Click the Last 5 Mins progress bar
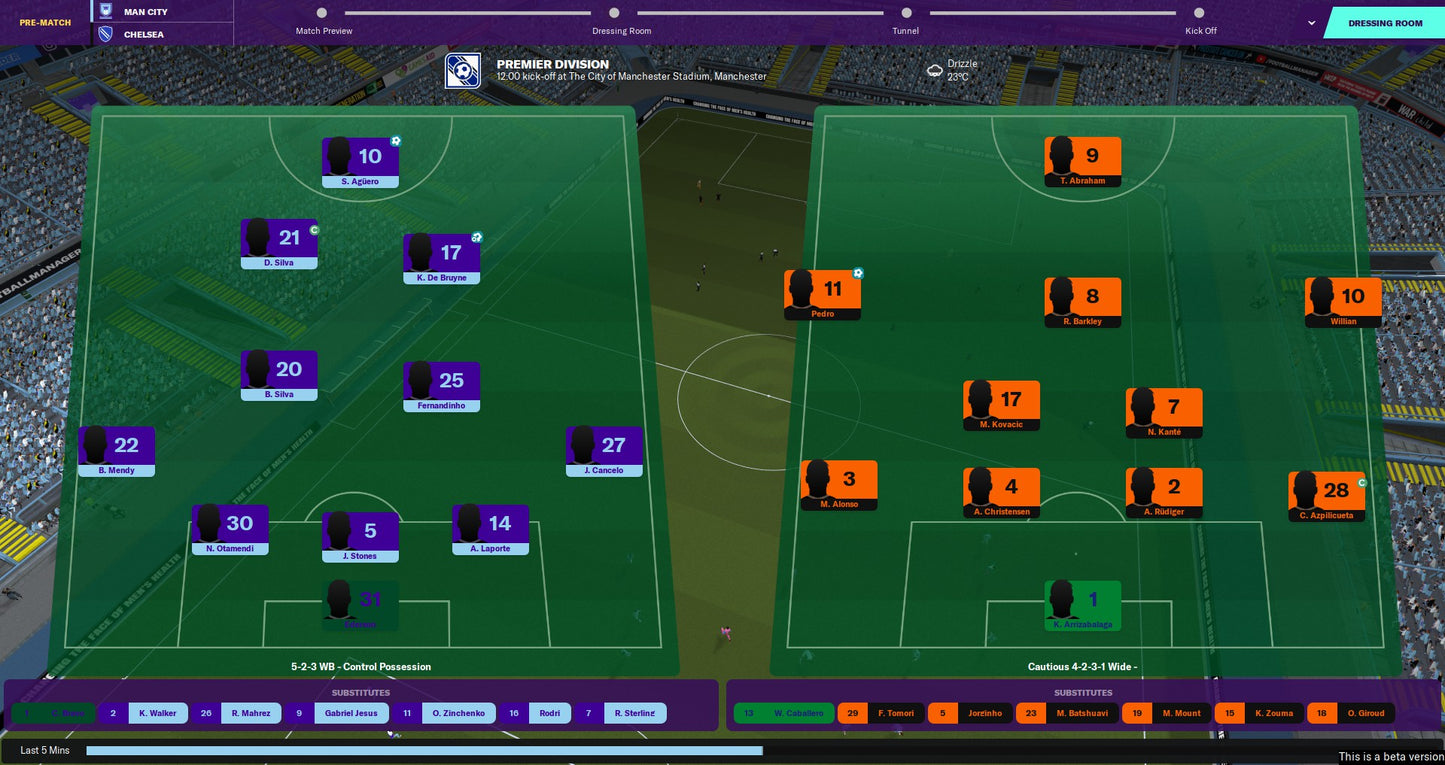This screenshot has height=765, width=1445. (424, 750)
